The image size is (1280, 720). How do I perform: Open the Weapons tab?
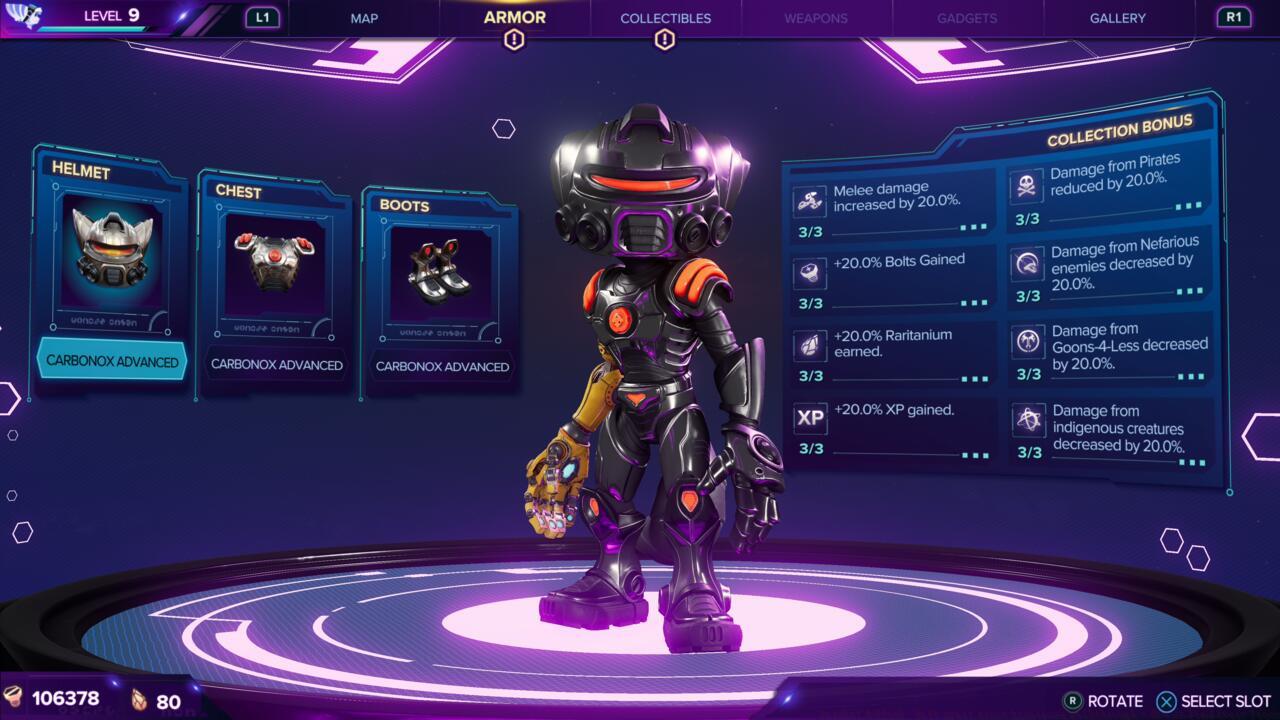click(816, 18)
